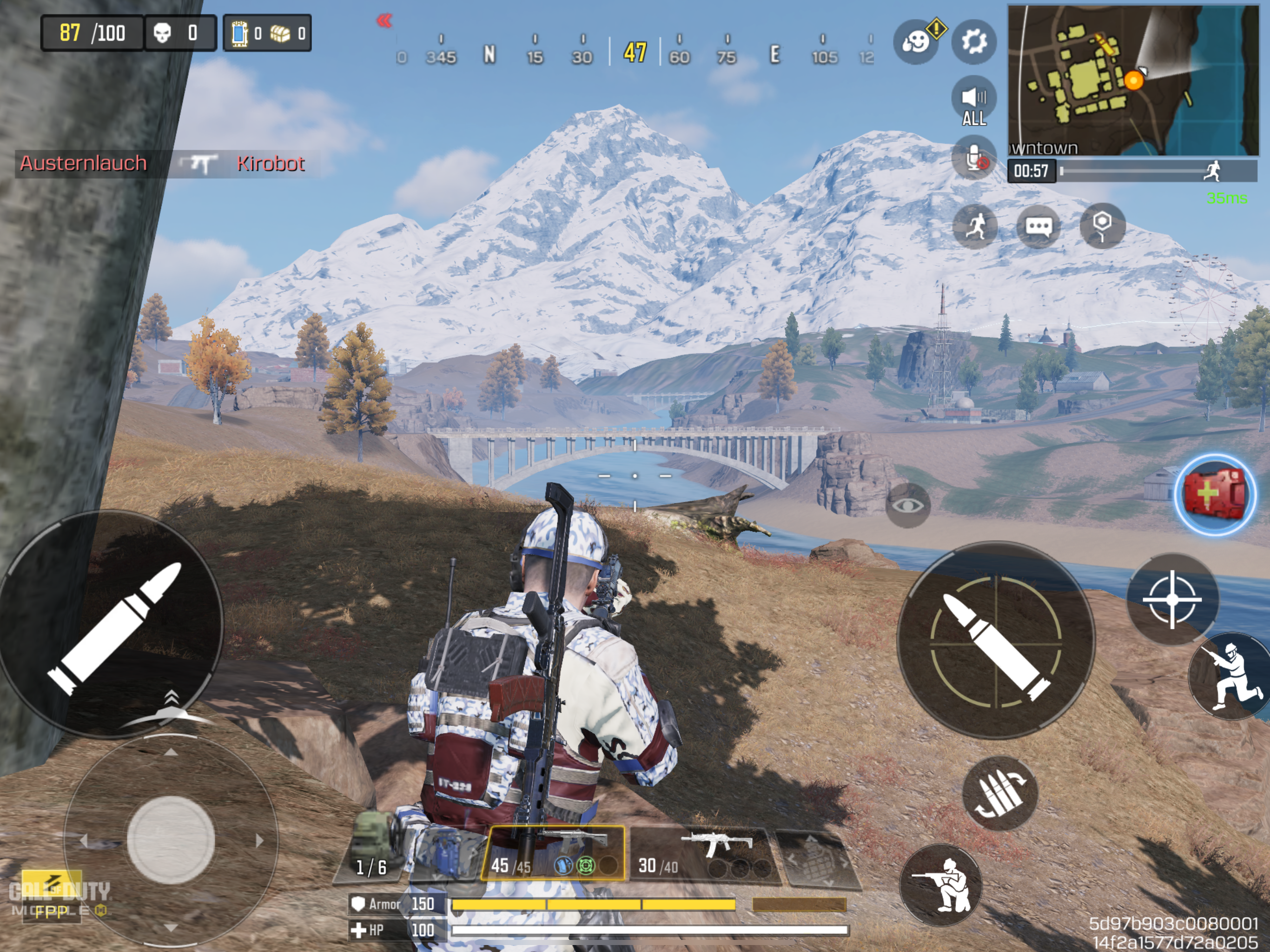The width and height of the screenshot is (1270, 952).
Task: Reload the weapon with the bullets icon
Action: point(999,793)
